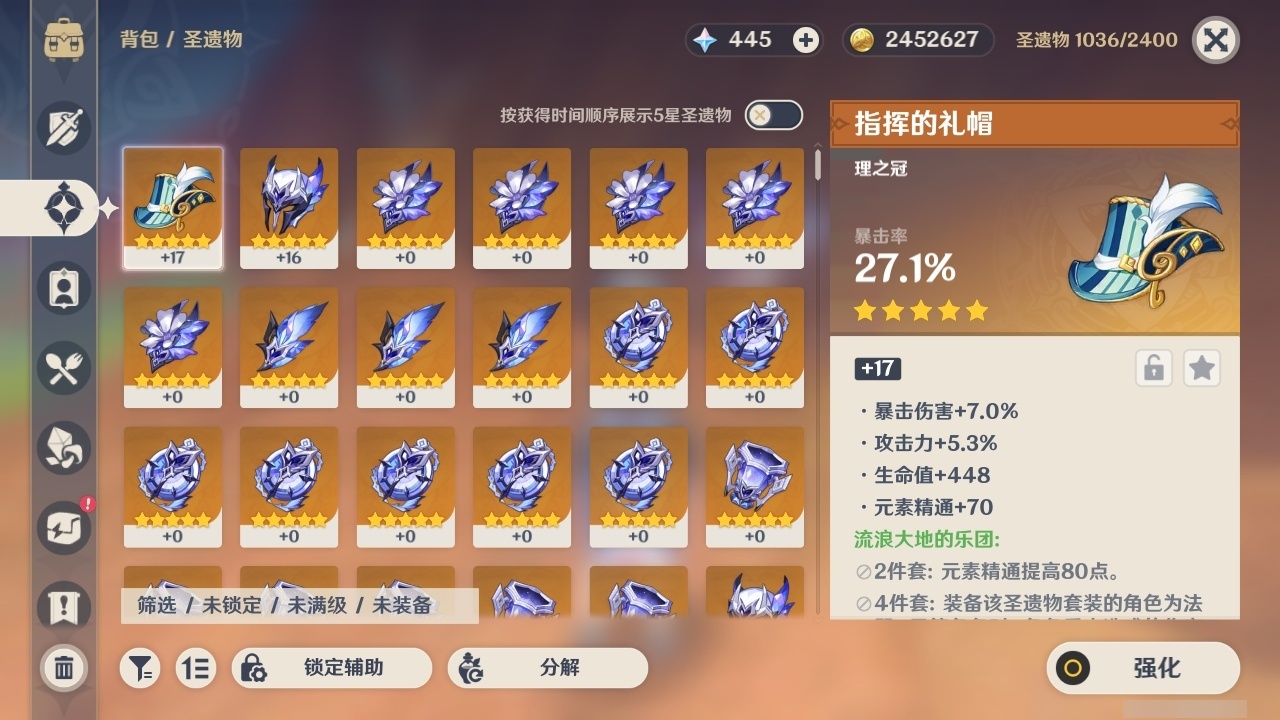Open the furnishings category with red notification dot
This screenshot has height=720, width=1280.
click(62, 527)
